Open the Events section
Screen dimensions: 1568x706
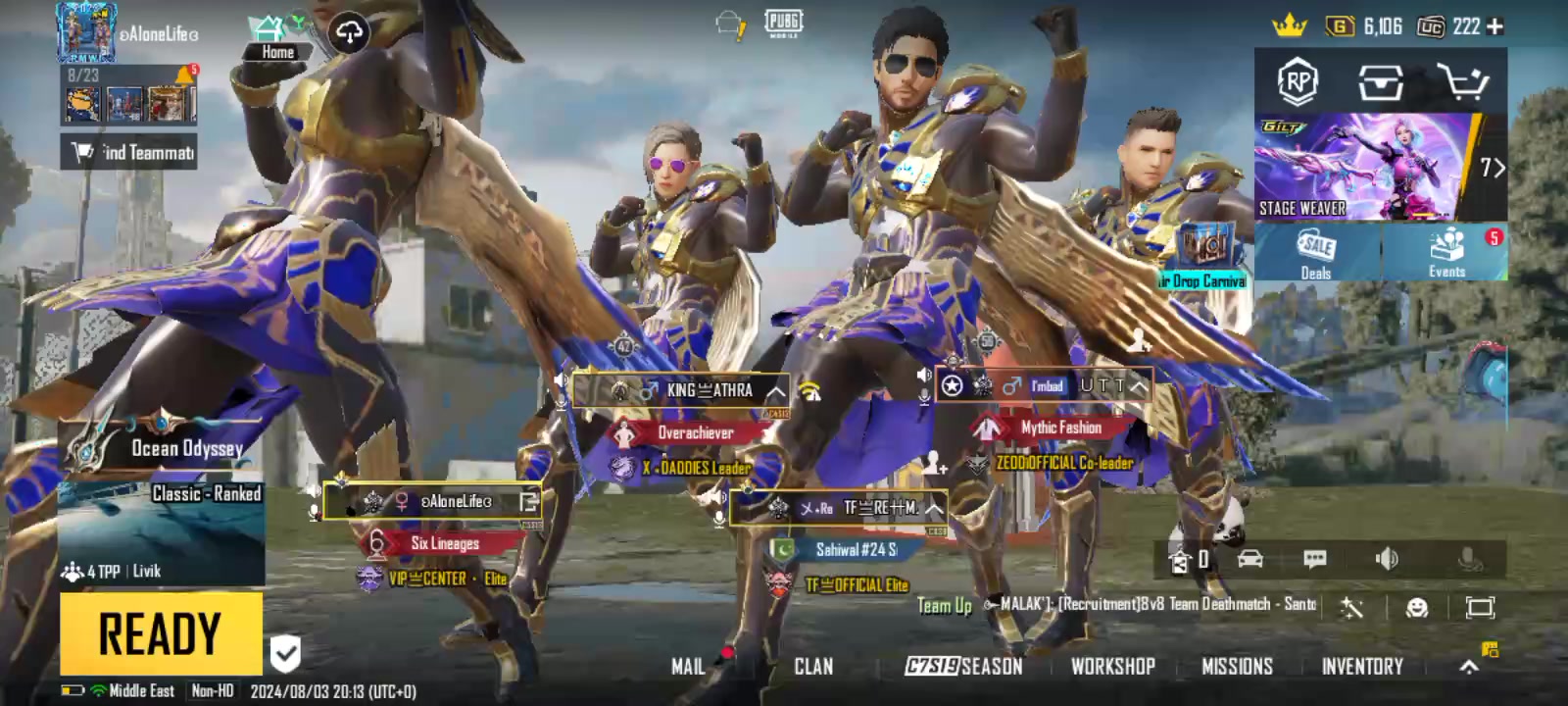coord(1446,253)
